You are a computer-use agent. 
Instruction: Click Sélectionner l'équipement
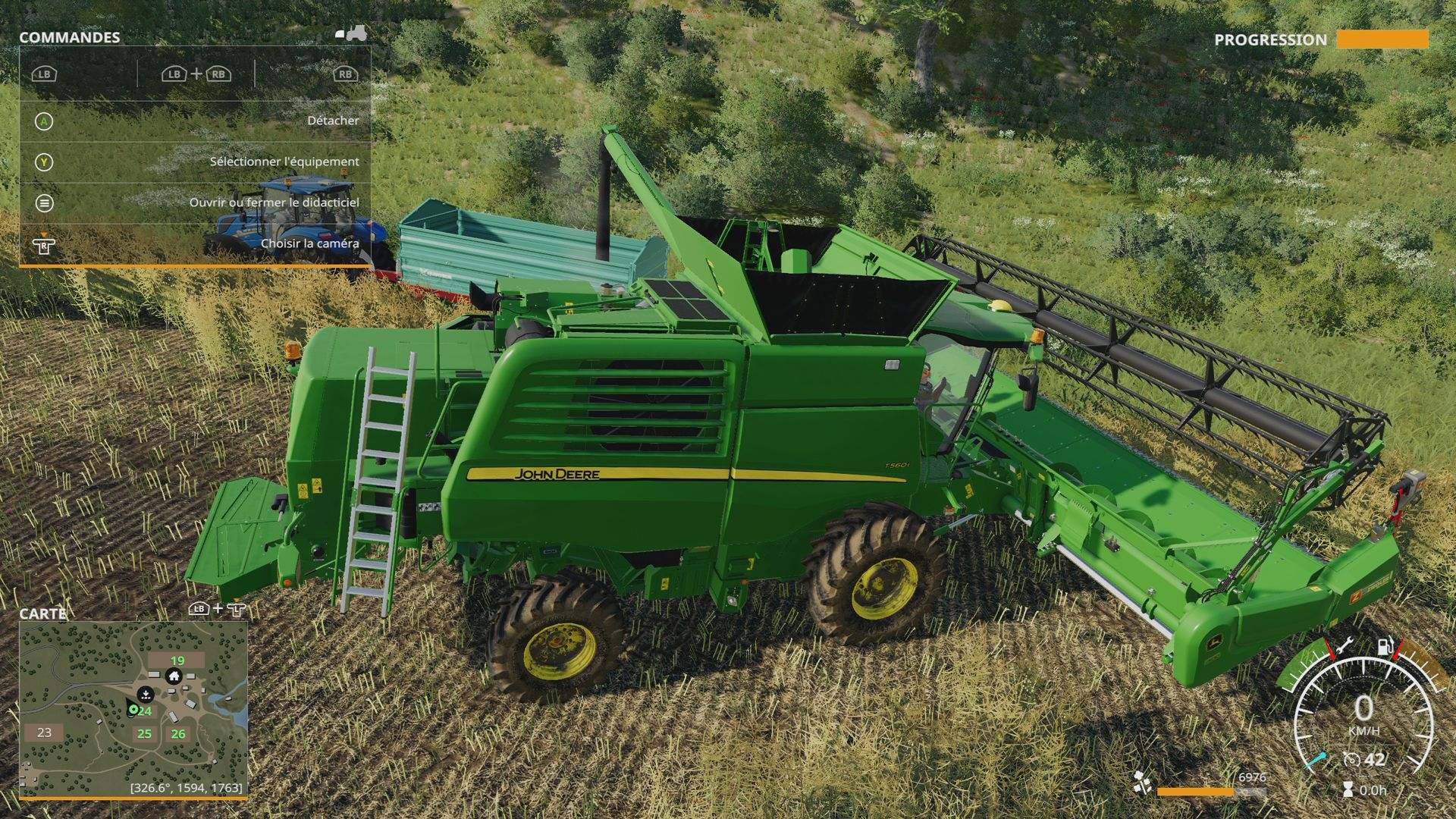pos(284,161)
